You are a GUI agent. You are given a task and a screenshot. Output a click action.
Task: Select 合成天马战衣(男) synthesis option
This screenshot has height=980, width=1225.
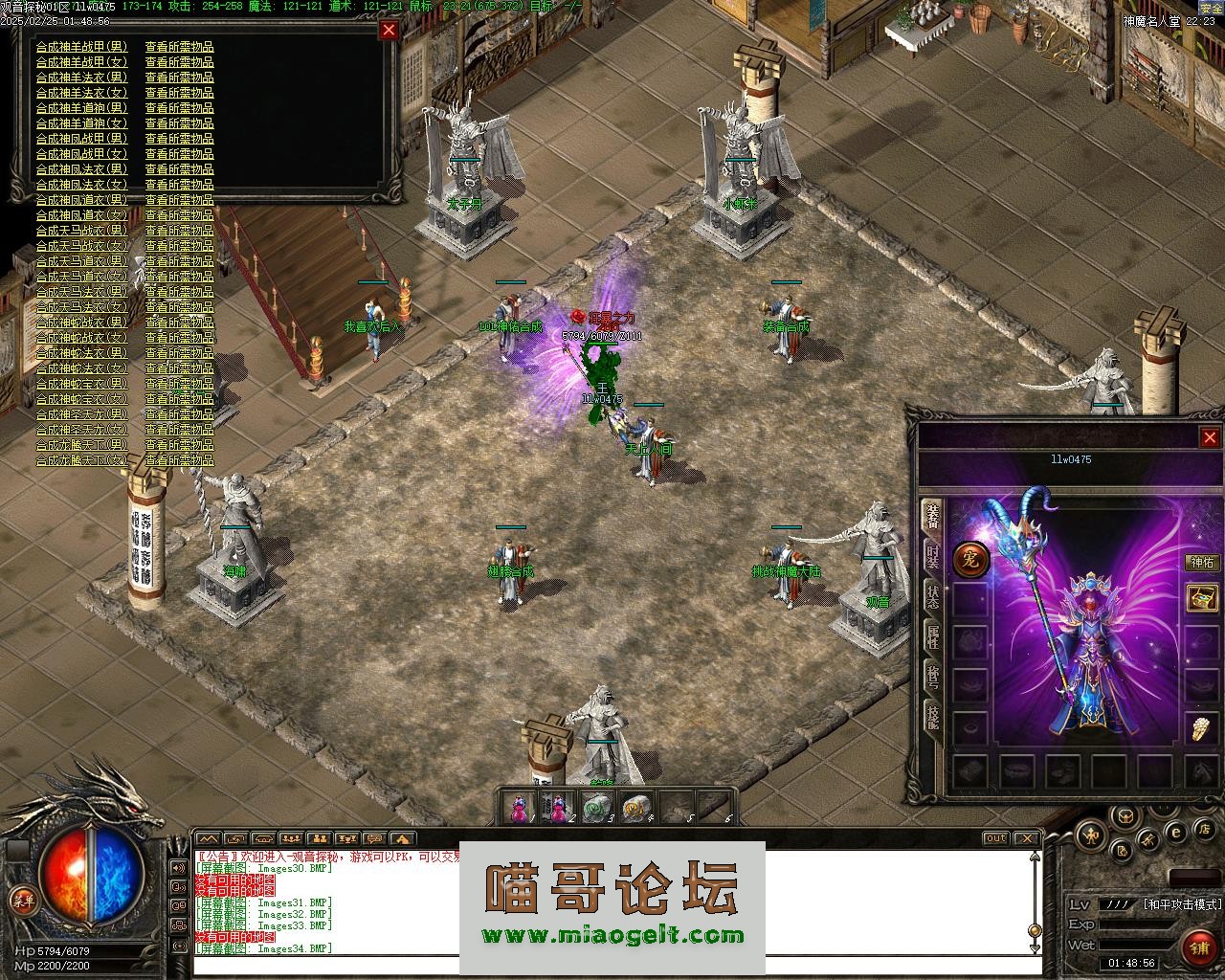tap(81, 231)
